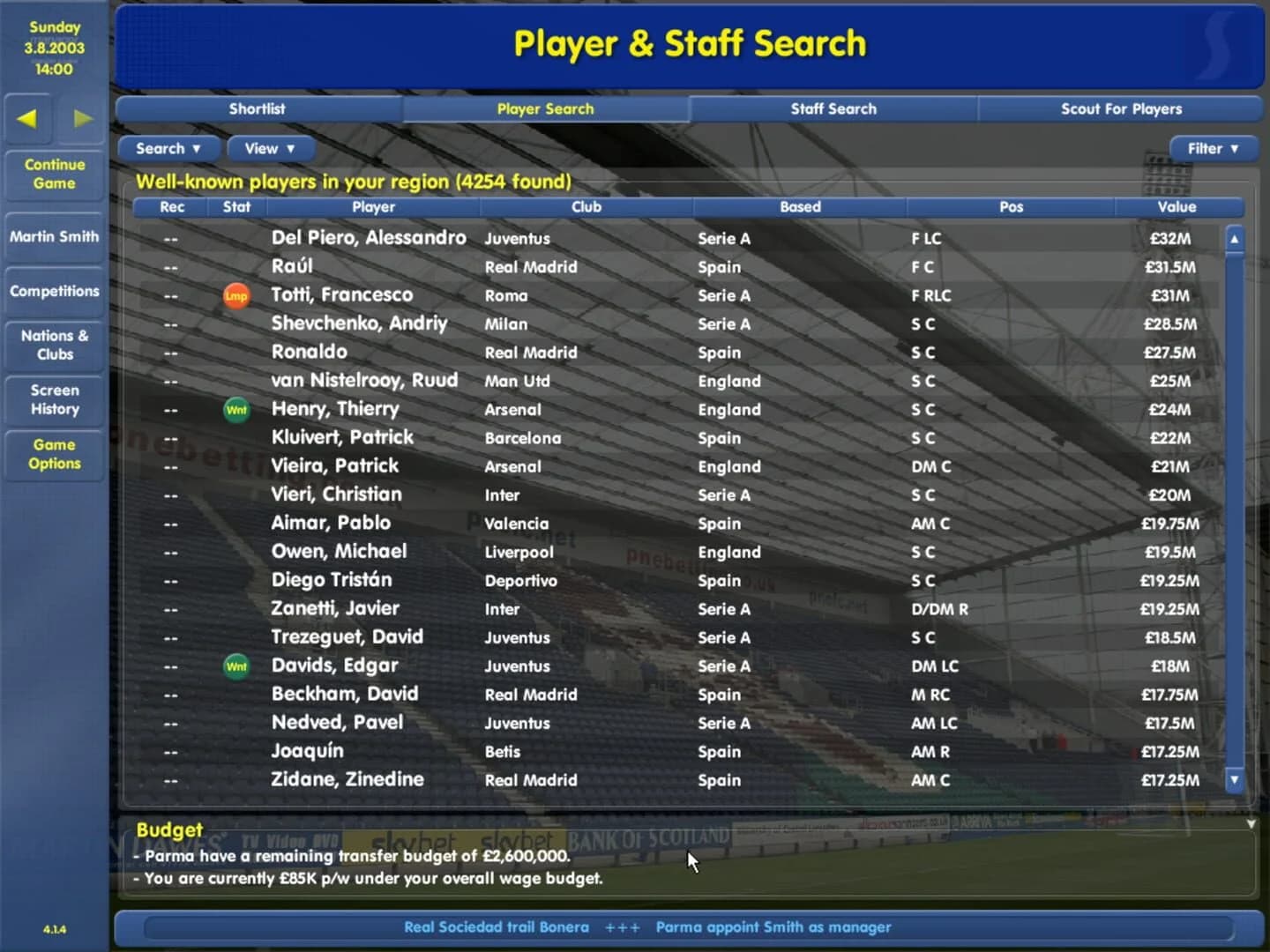The width and height of the screenshot is (1270, 952).
Task: Click the Wnt icon beside Davids, Edgar
Action: (236, 667)
